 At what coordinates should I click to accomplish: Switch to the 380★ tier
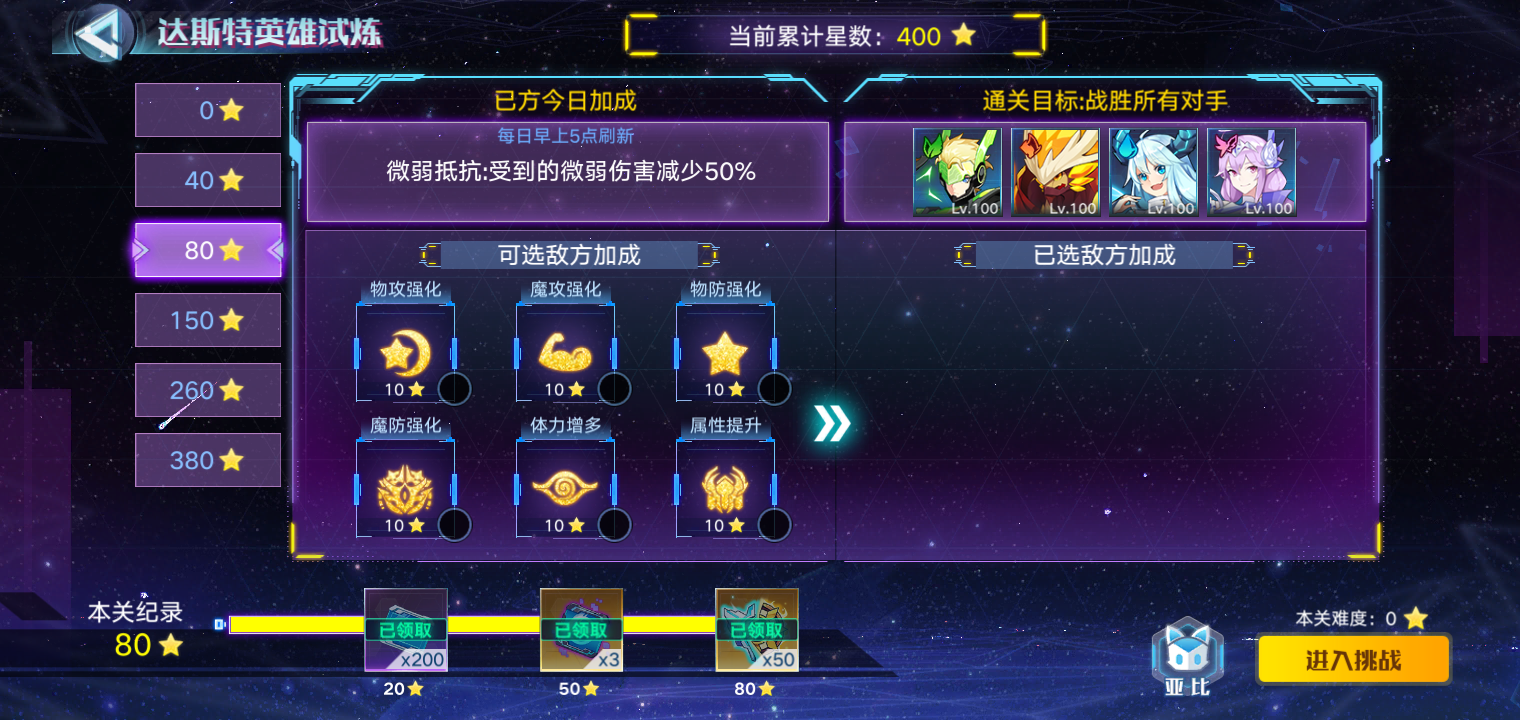tap(207, 460)
